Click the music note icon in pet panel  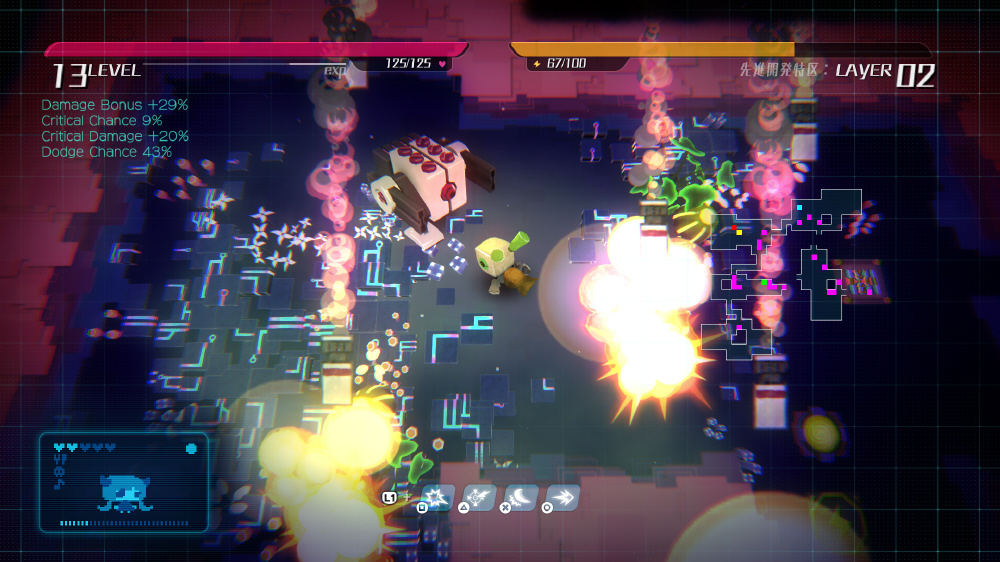click(59, 484)
